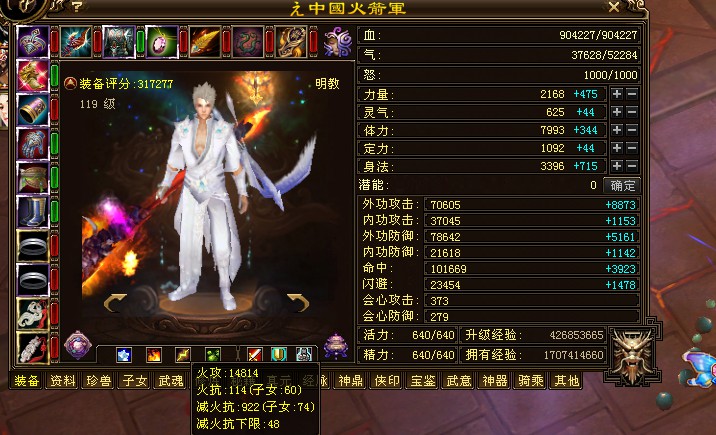Open the 资料 profile tab
Image resolution: width=716 pixels, height=435 pixels.
pos(64,381)
